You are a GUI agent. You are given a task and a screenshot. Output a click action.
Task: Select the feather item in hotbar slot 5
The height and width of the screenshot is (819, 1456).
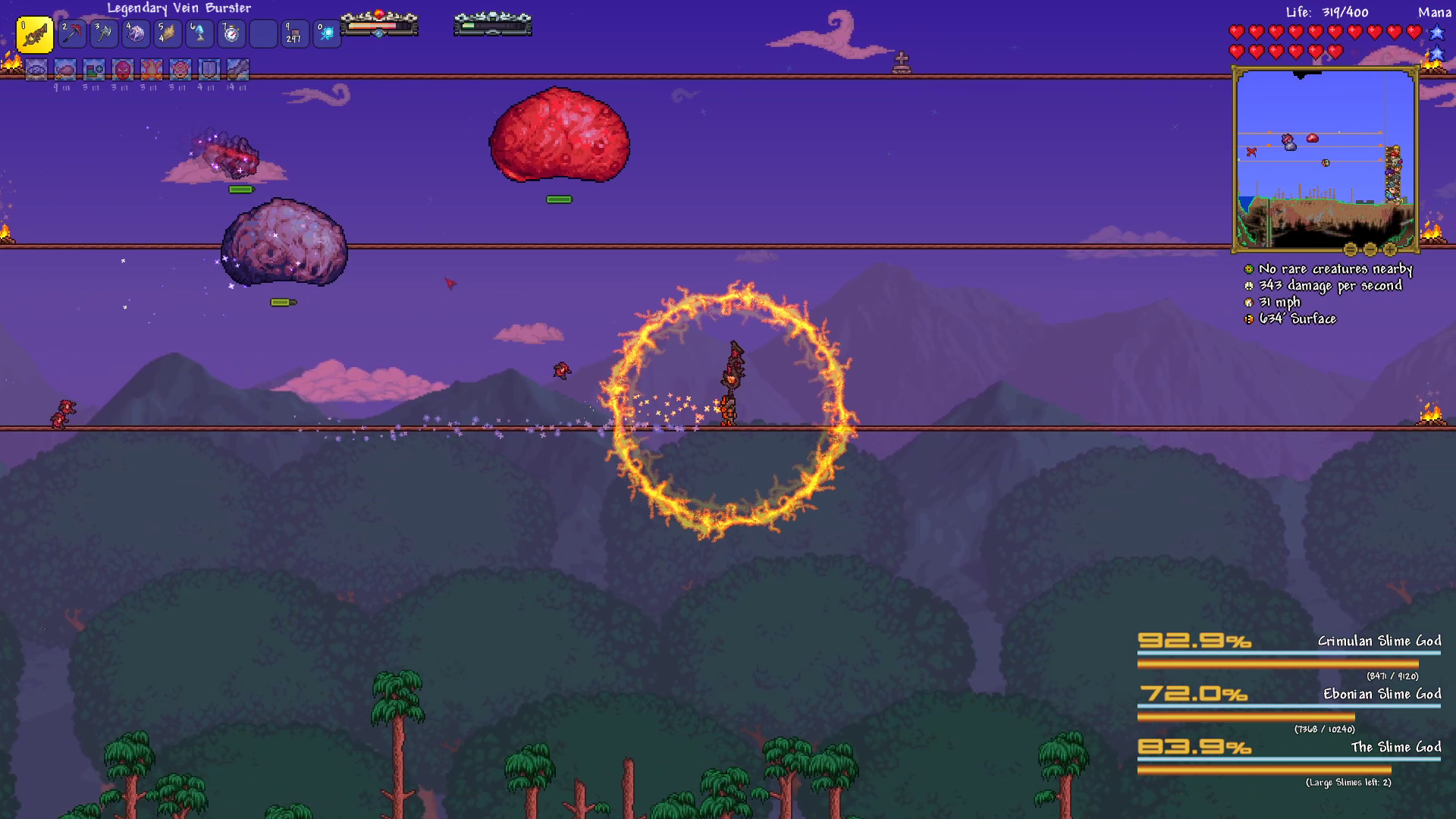tap(168, 34)
